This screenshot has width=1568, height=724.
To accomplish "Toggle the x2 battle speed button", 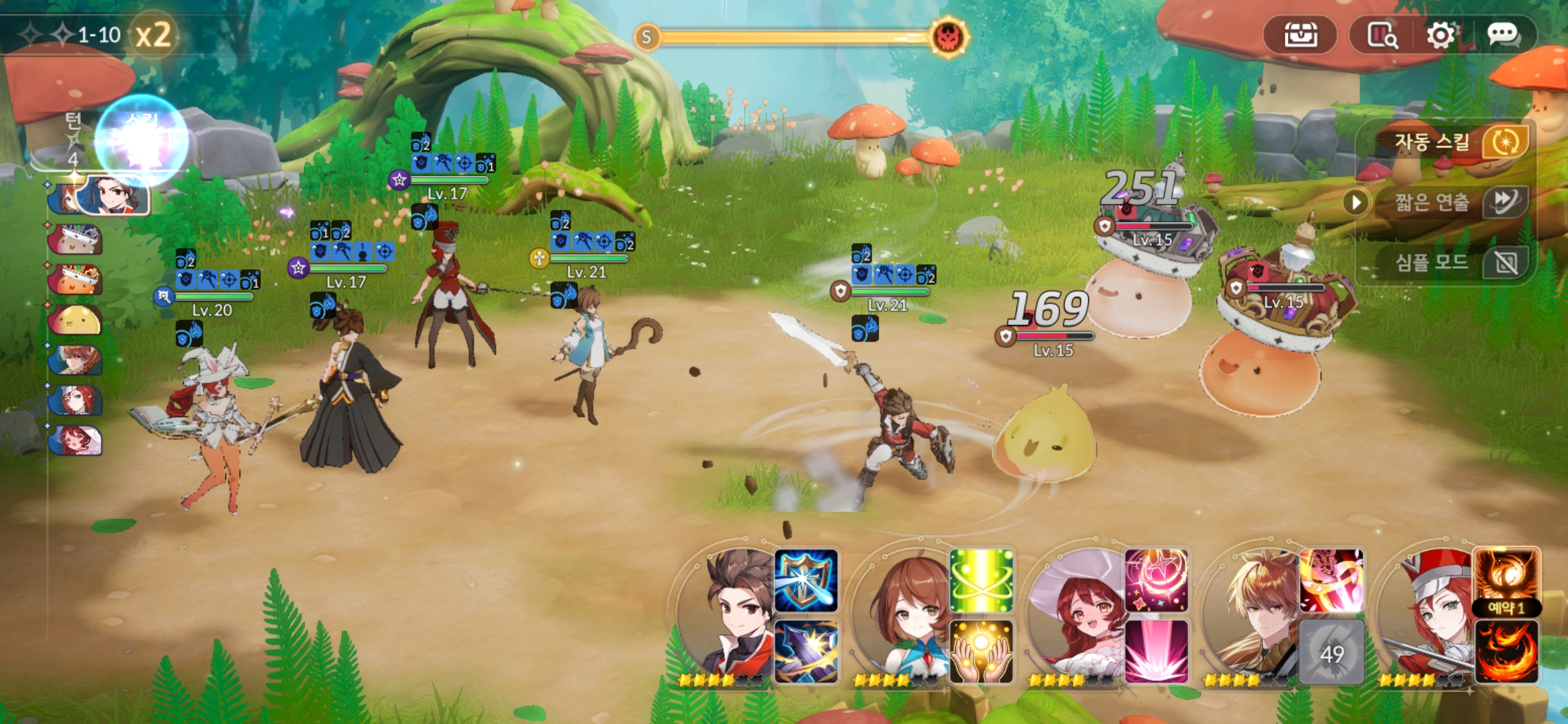I will point(153,35).
